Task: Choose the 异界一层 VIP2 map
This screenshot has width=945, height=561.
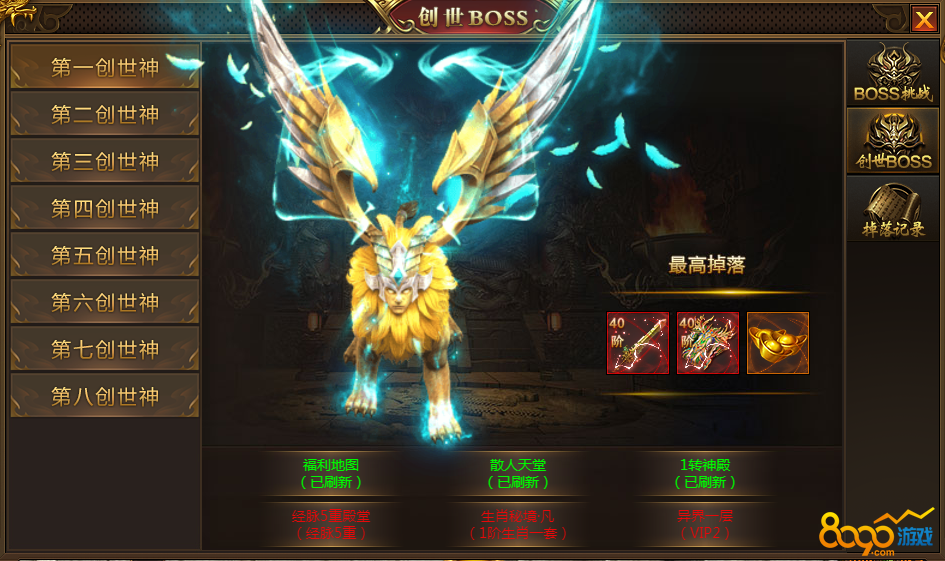Action: (x=704, y=525)
